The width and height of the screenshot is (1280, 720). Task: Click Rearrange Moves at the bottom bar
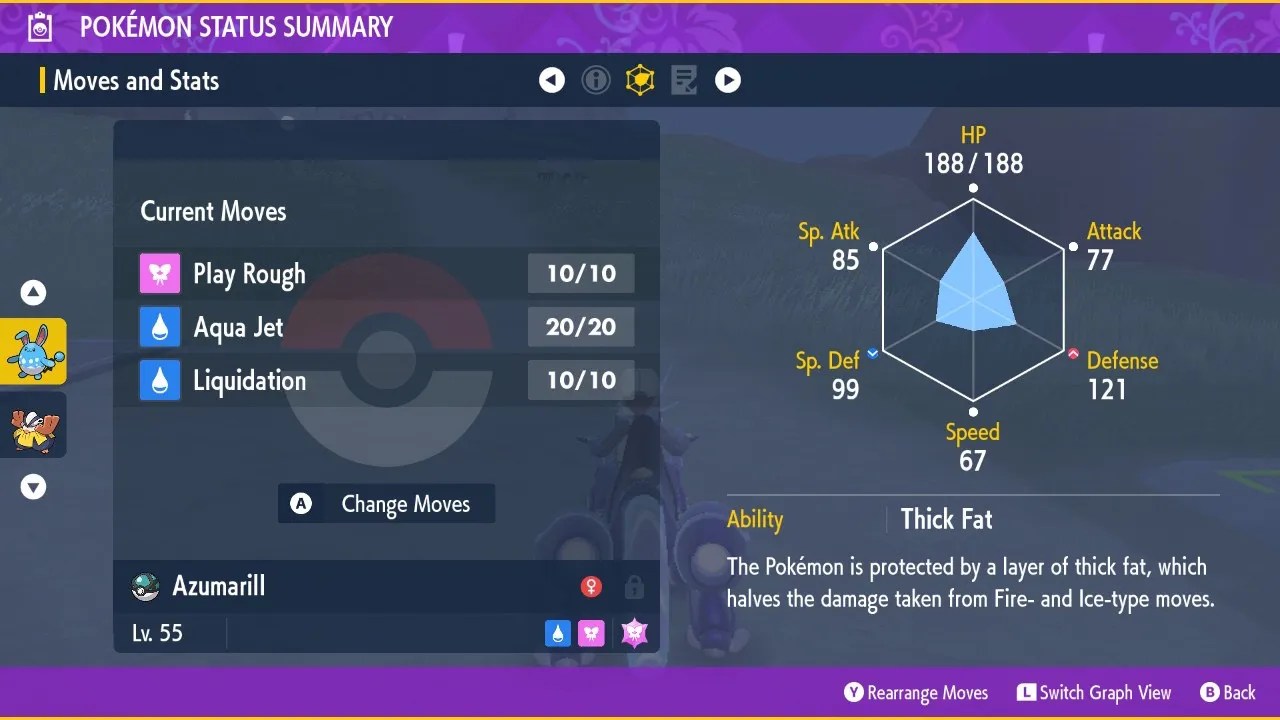pyautogui.click(x=915, y=692)
